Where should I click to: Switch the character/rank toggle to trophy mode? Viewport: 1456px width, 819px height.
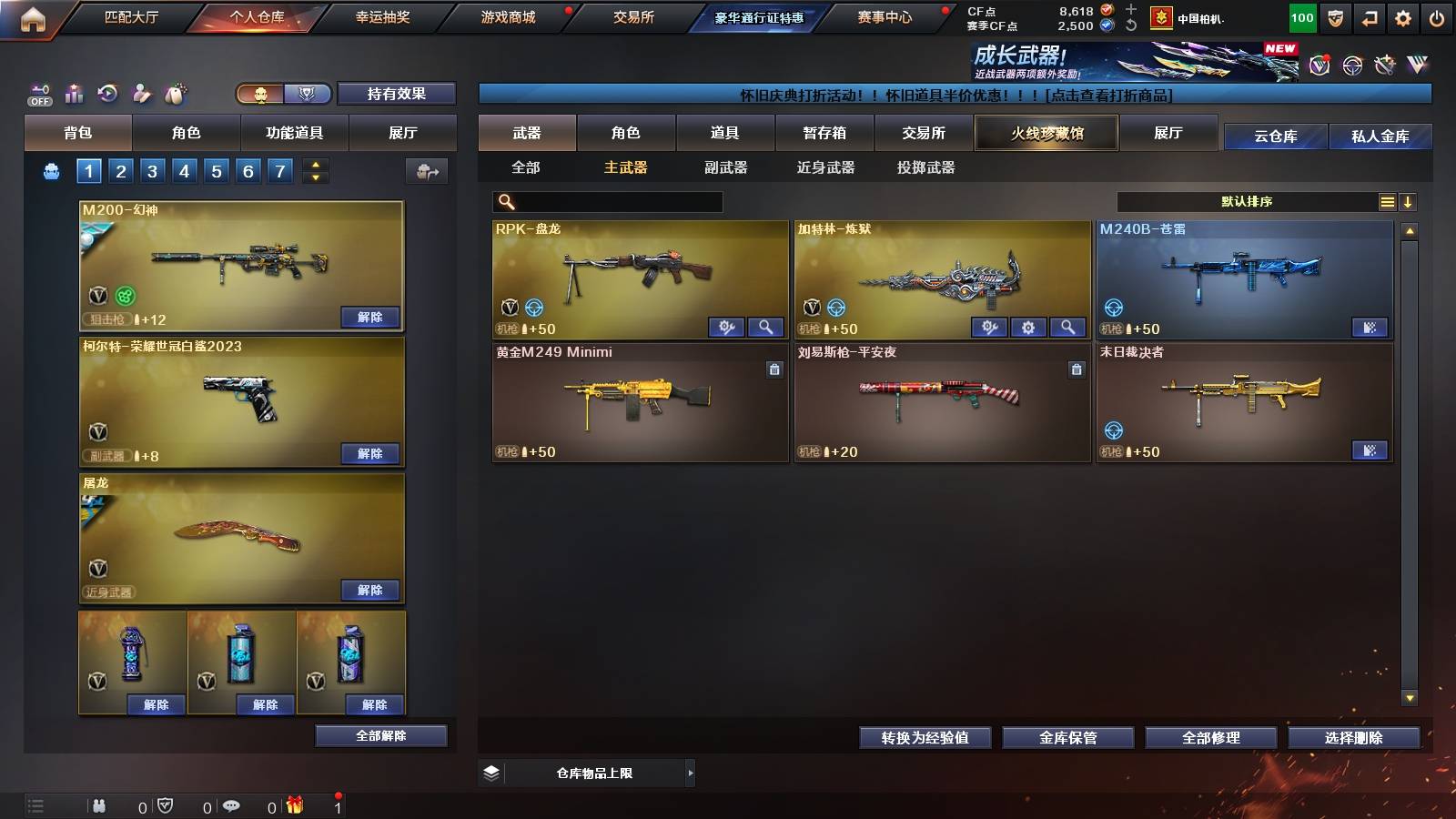click(308, 94)
